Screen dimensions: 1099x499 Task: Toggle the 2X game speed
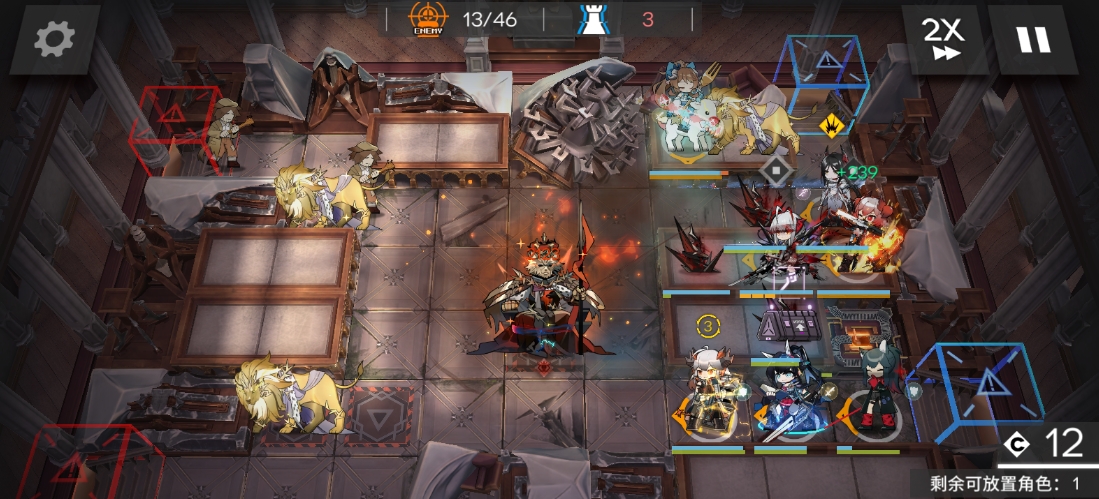[943, 40]
